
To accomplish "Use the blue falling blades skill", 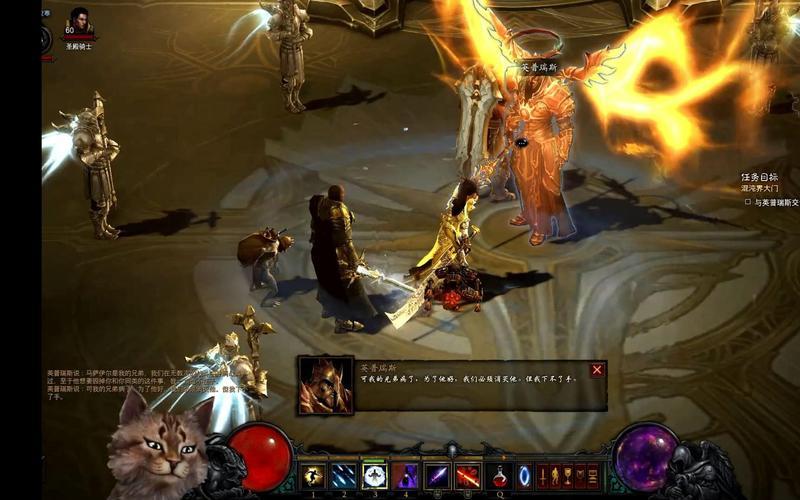I will [x=344, y=476].
